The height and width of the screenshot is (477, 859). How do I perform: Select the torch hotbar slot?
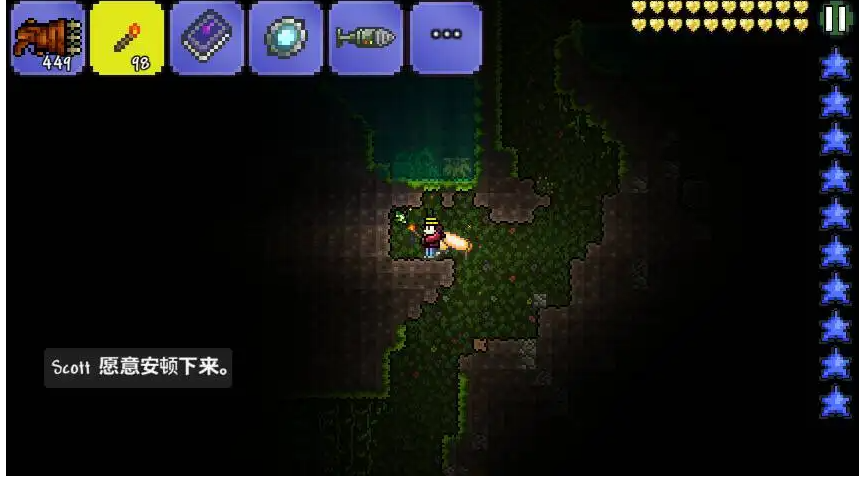click(x=127, y=38)
